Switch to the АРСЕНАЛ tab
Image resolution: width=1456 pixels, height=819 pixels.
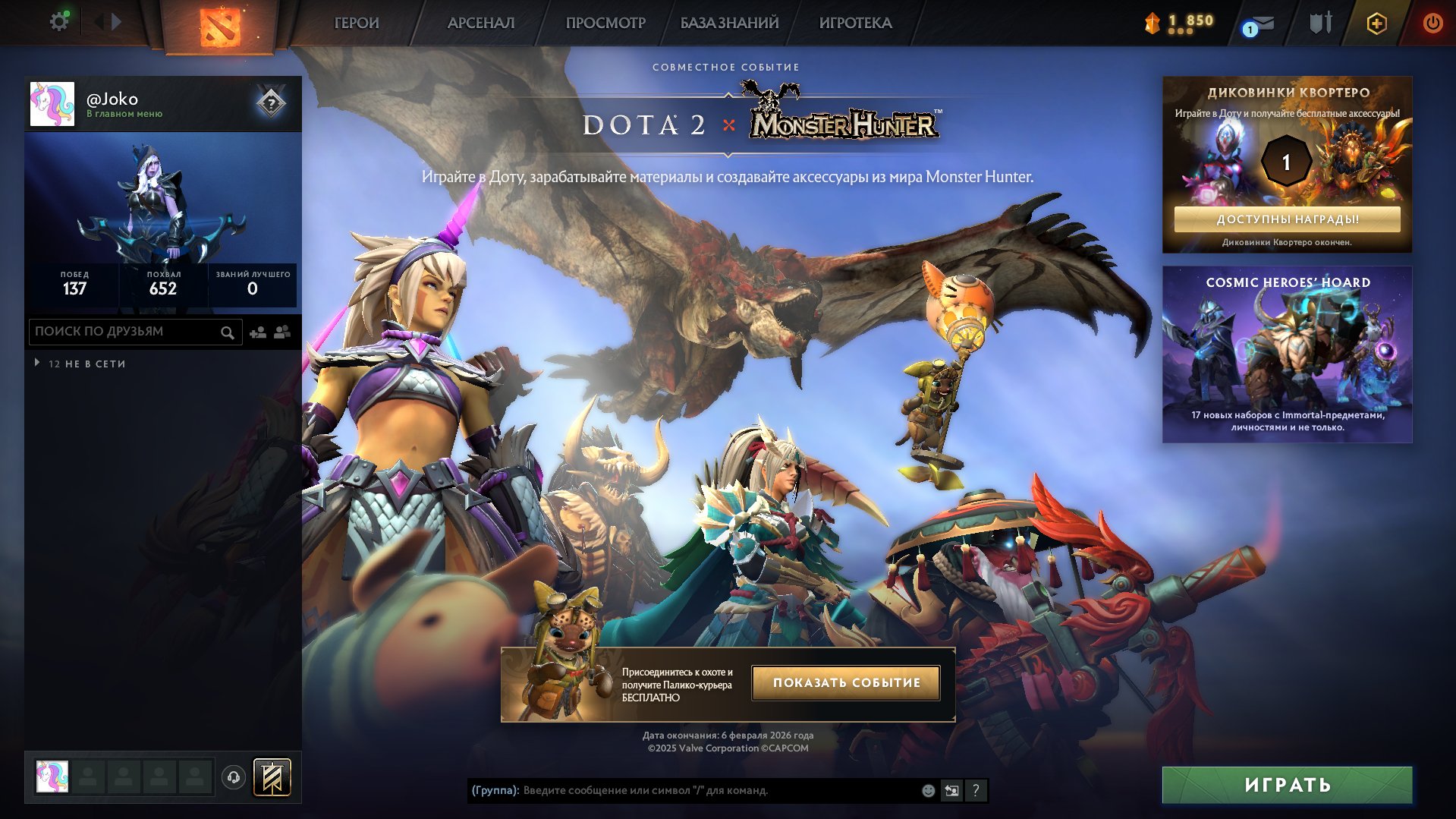[x=480, y=23]
